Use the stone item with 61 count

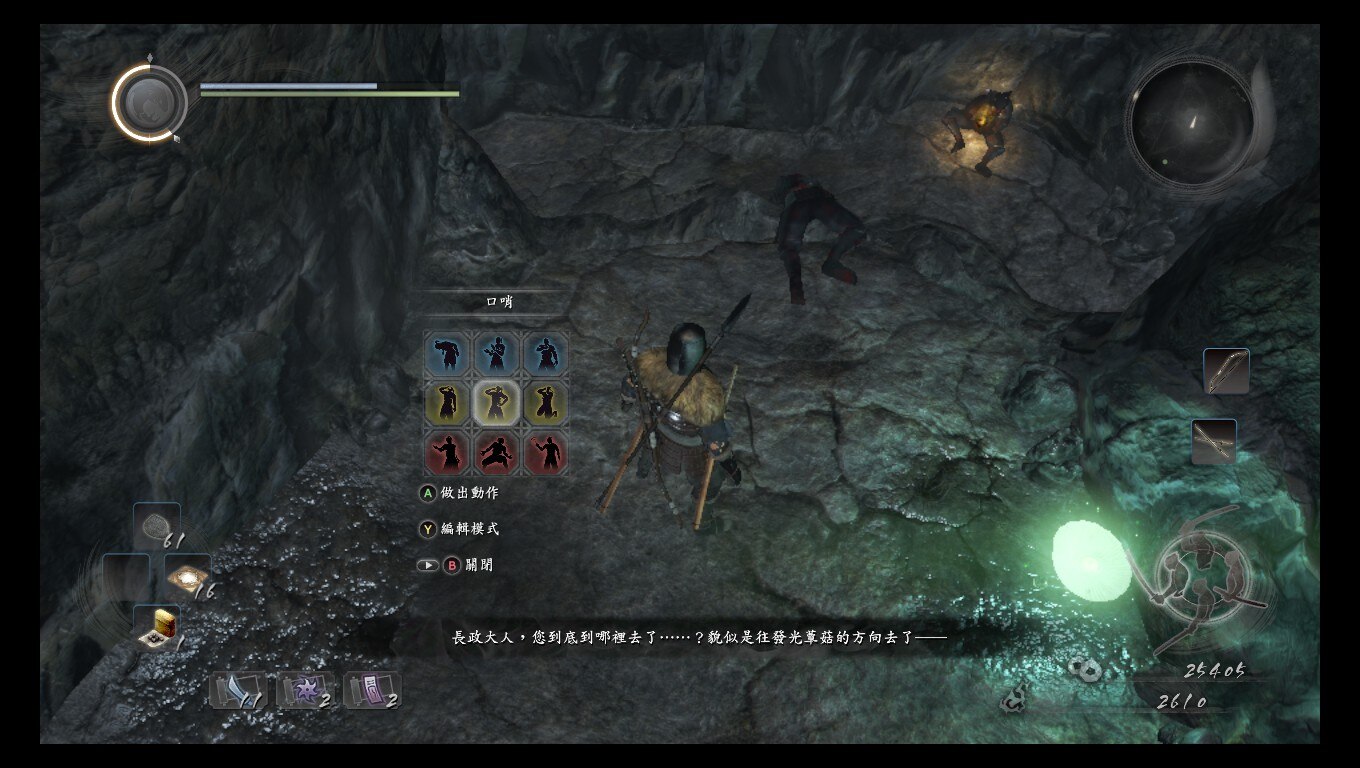(157, 524)
